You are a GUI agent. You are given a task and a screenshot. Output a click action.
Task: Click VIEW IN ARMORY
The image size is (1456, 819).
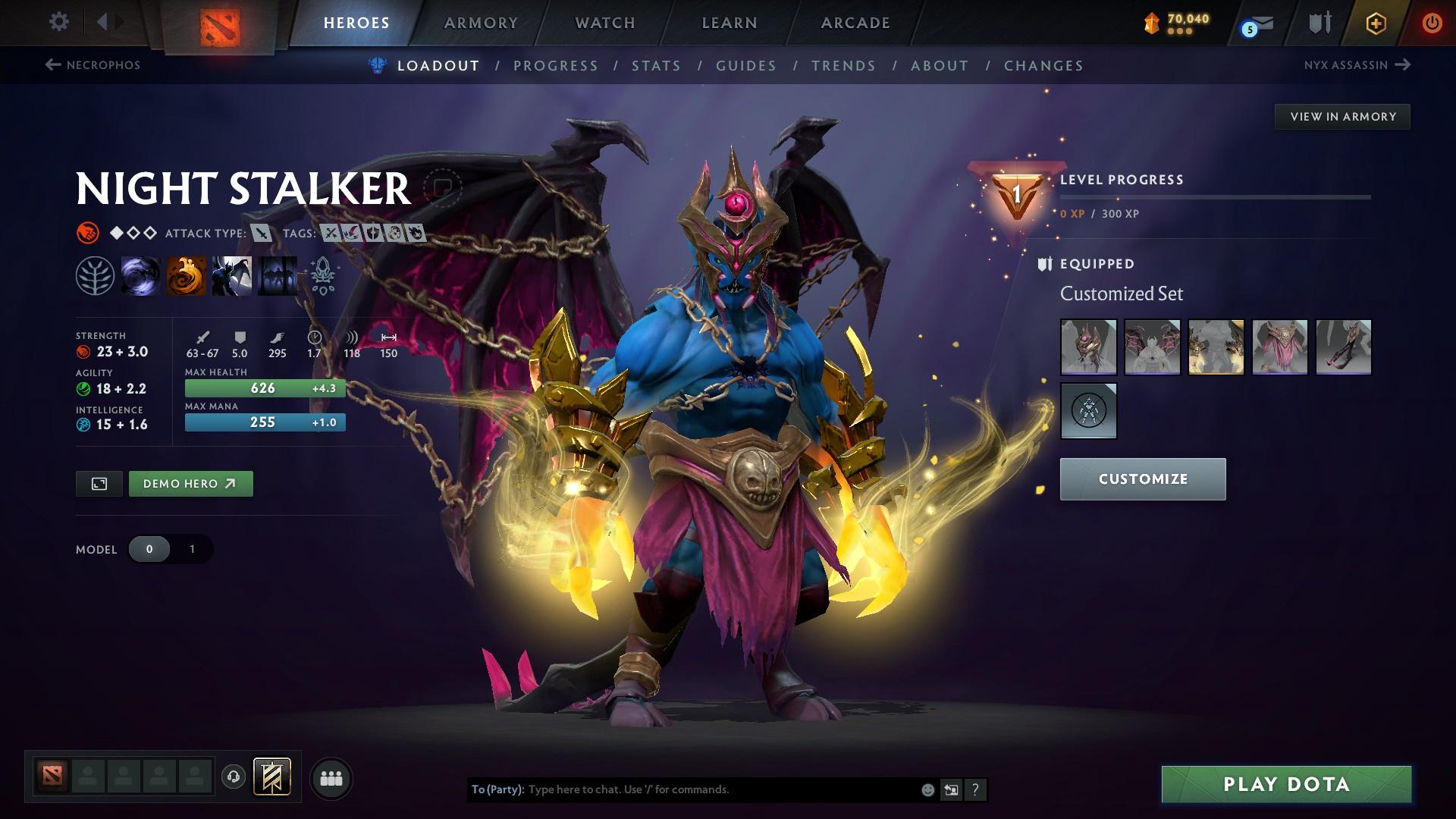[x=1342, y=116]
